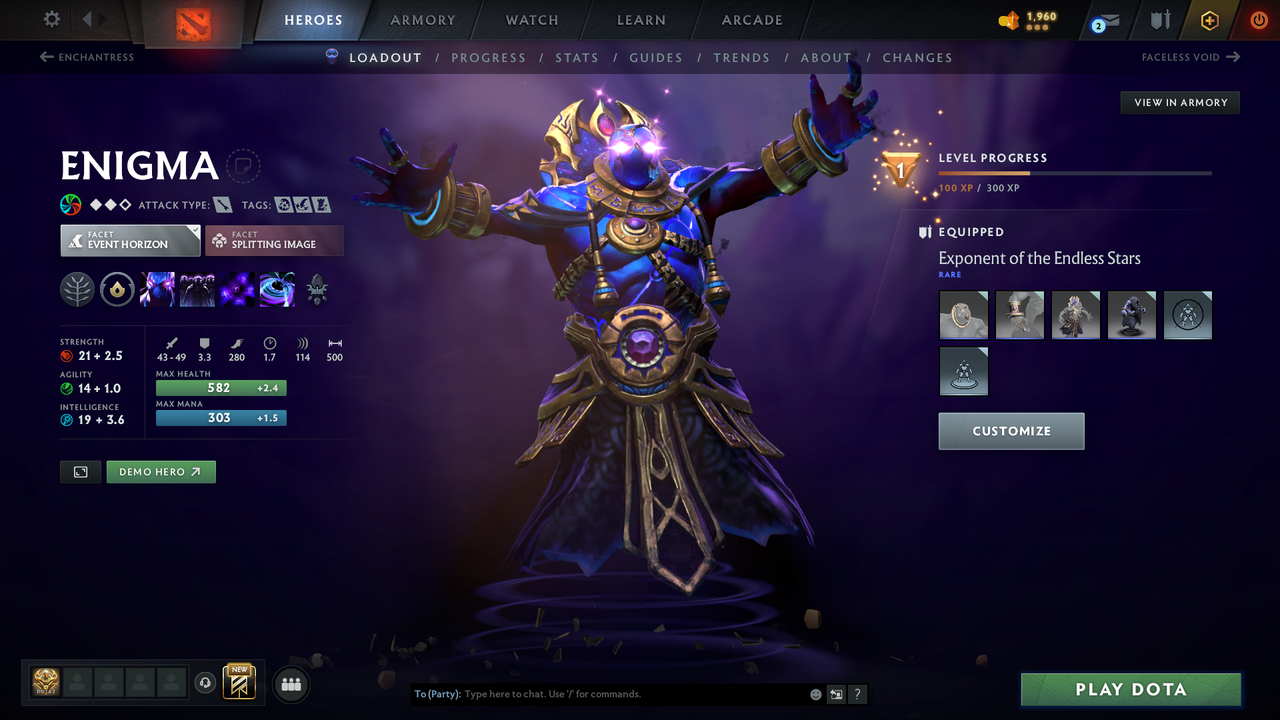
Task: Click the power/logout icon top right
Action: [x=1258, y=20]
